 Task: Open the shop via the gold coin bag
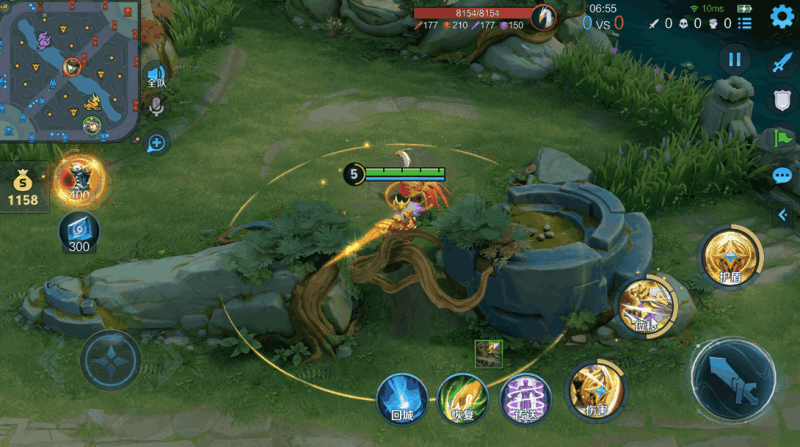(22, 188)
